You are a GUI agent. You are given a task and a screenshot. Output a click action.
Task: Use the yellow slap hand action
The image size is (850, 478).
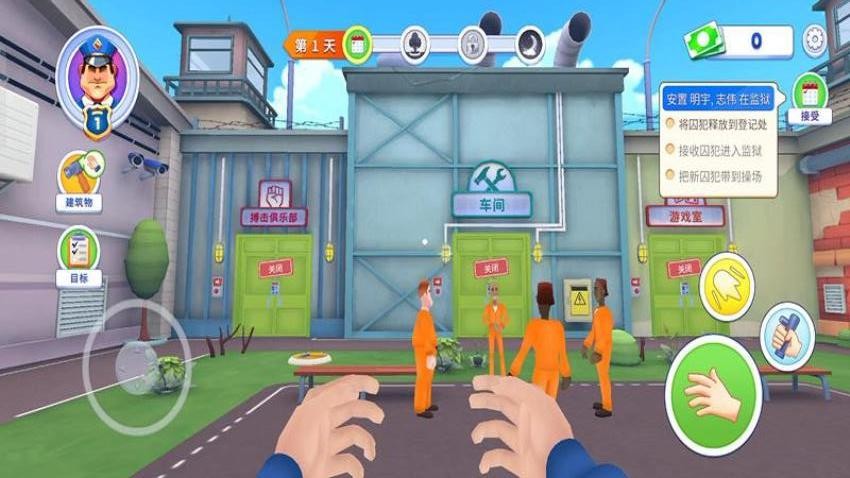click(x=726, y=287)
